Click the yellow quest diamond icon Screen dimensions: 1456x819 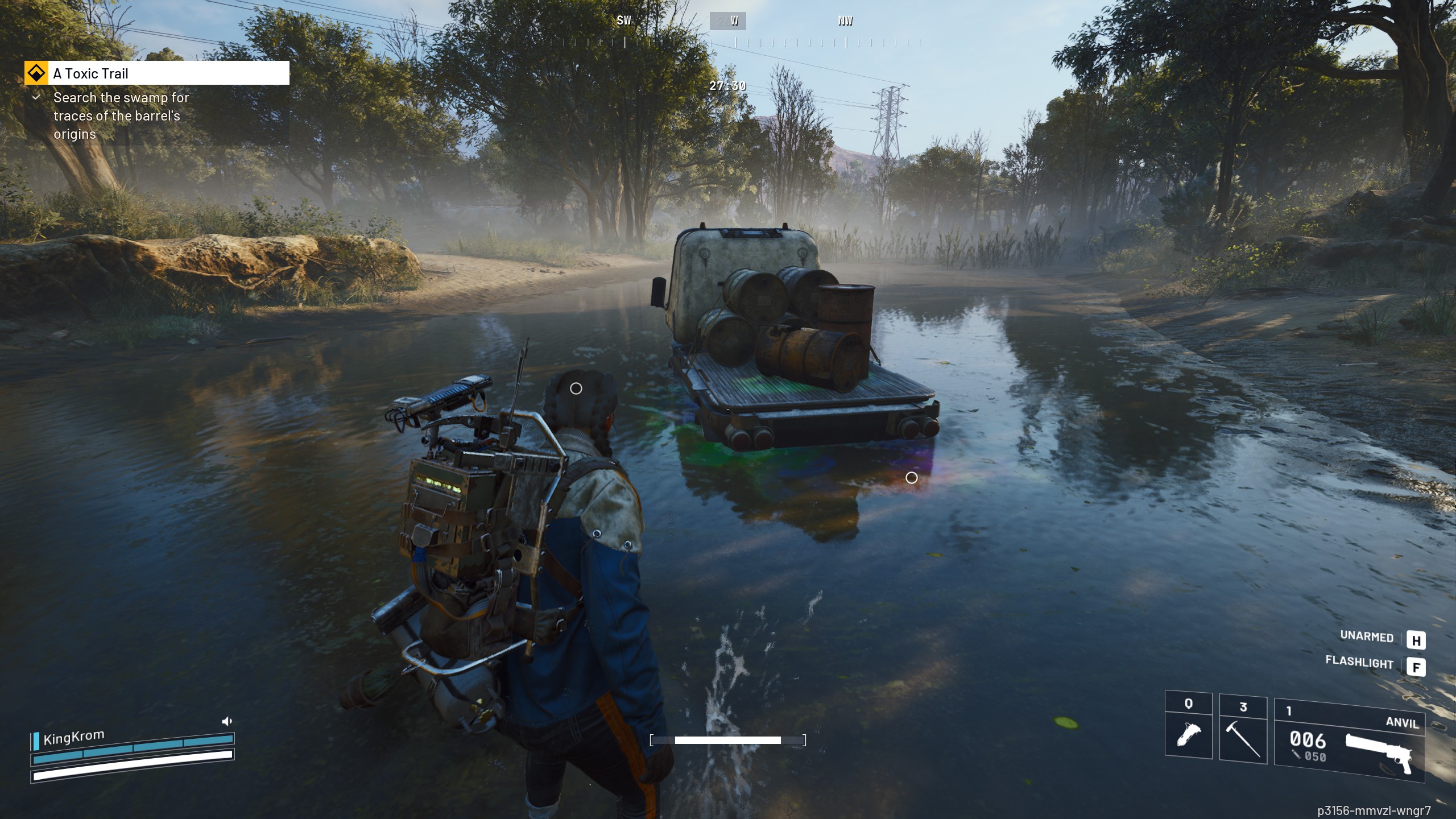tap(35, 73)
